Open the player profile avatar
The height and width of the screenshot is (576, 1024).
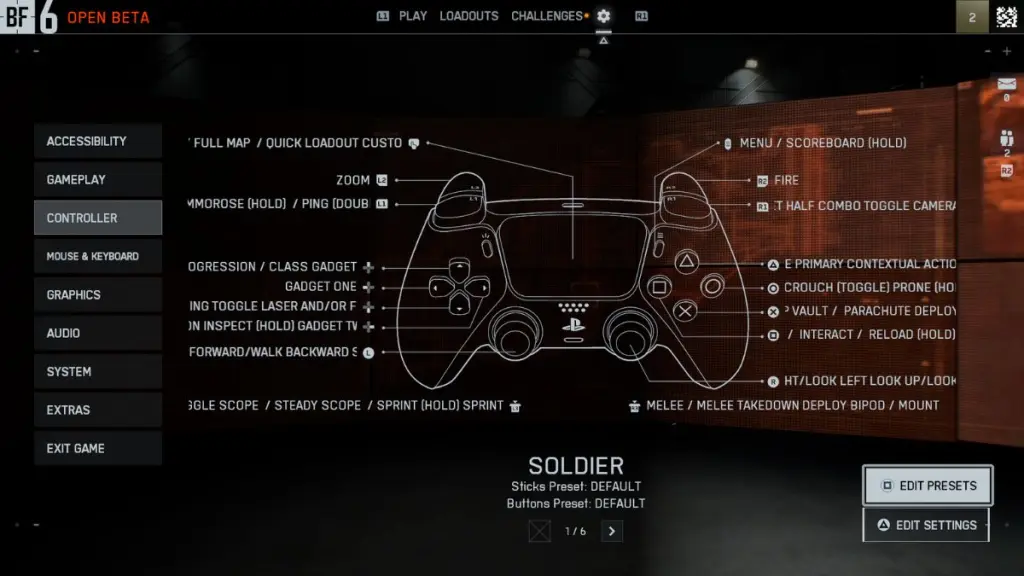point(1007,17)
